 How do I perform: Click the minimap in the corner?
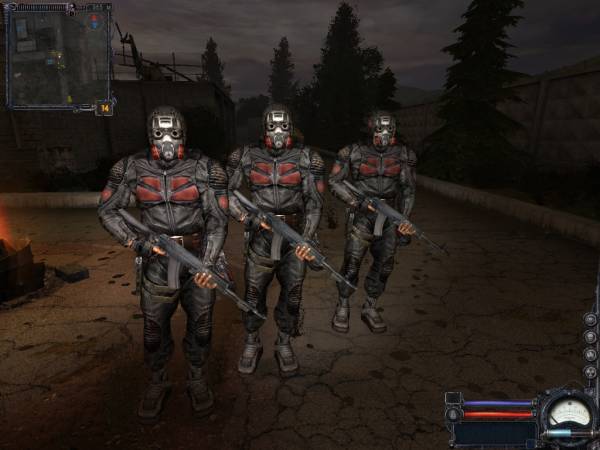[58, 55]
